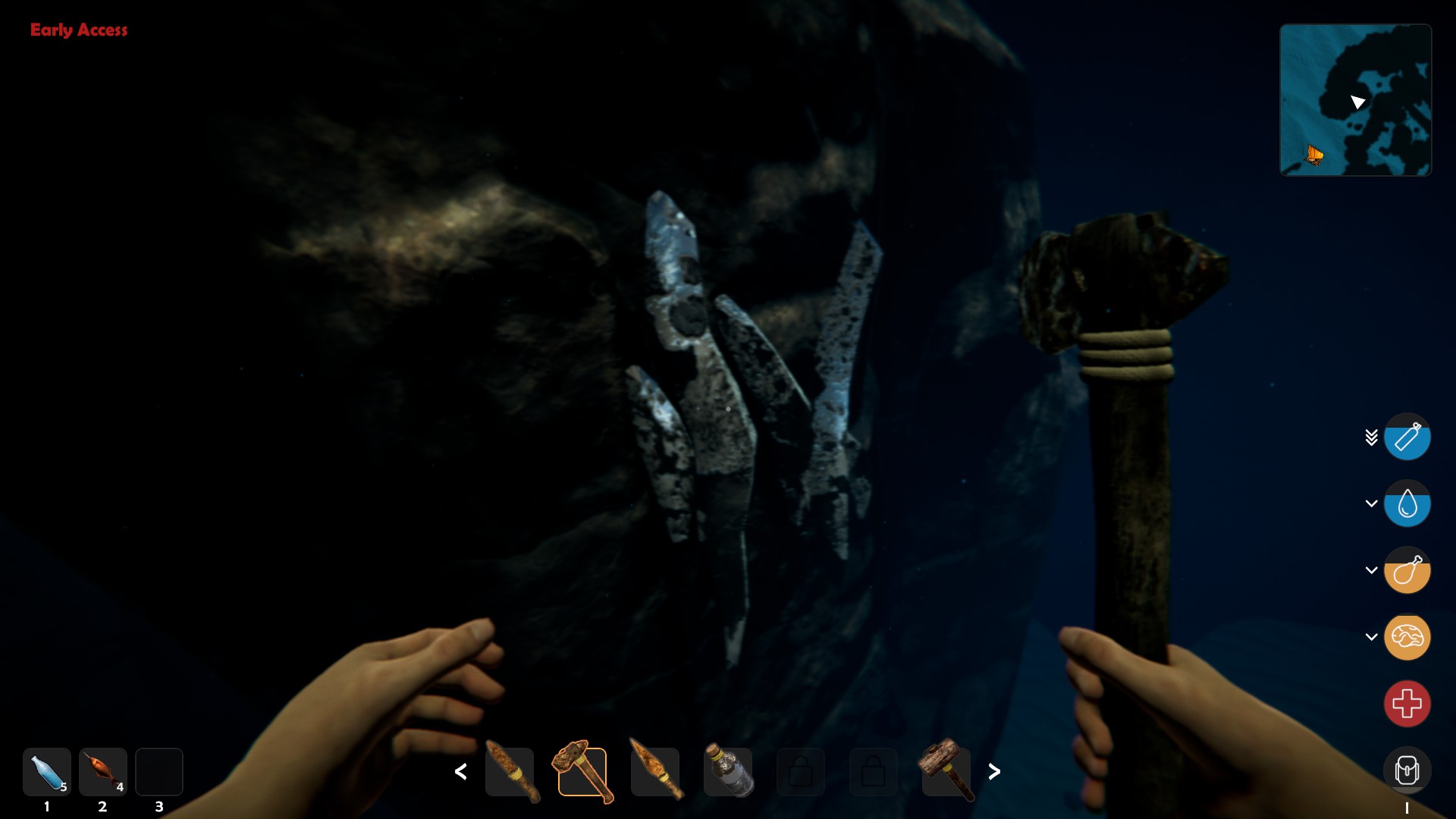Click the right hotbar arrow

(x=994, y=772)
